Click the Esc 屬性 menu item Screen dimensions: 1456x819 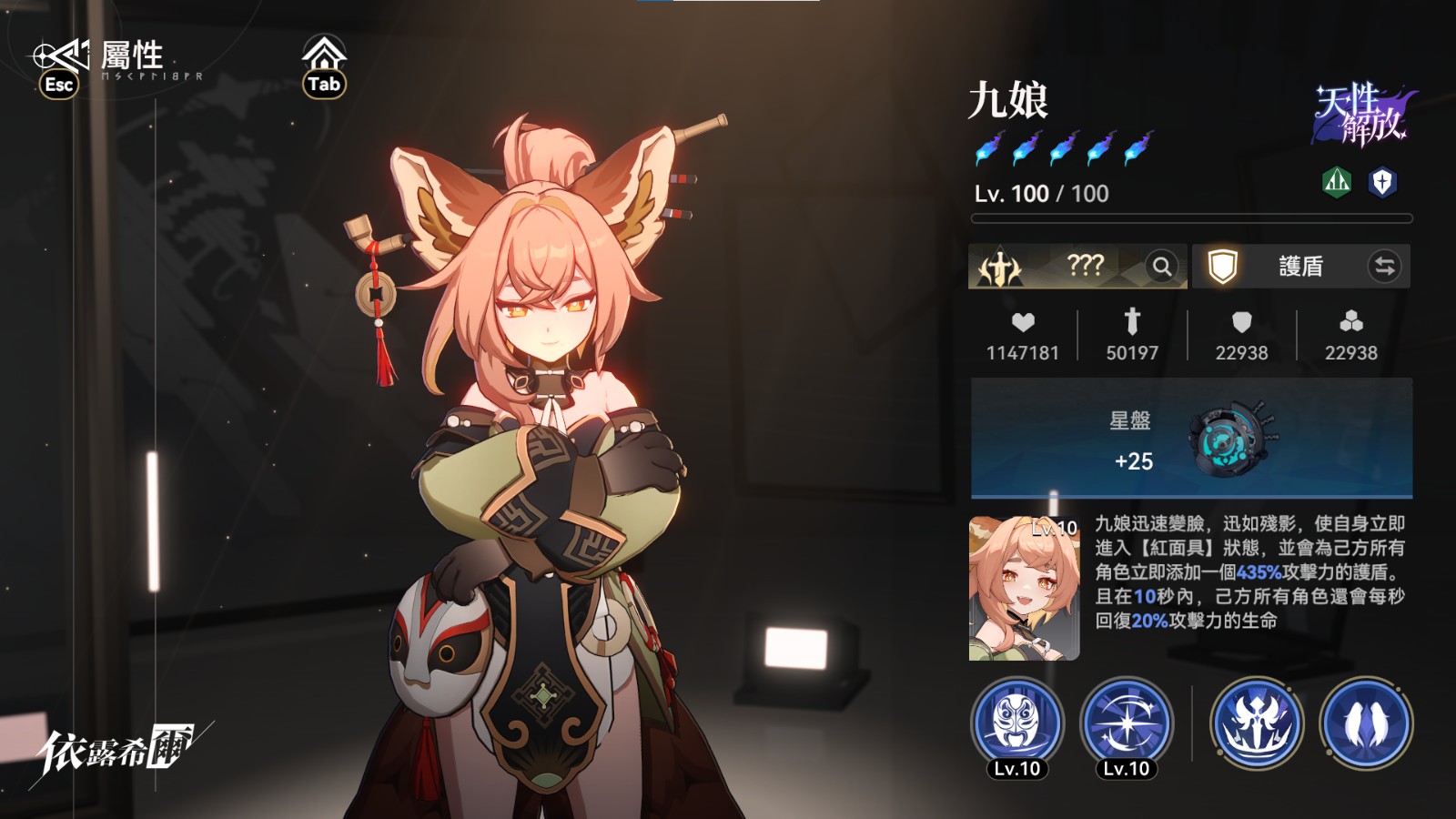coord(96,60)
